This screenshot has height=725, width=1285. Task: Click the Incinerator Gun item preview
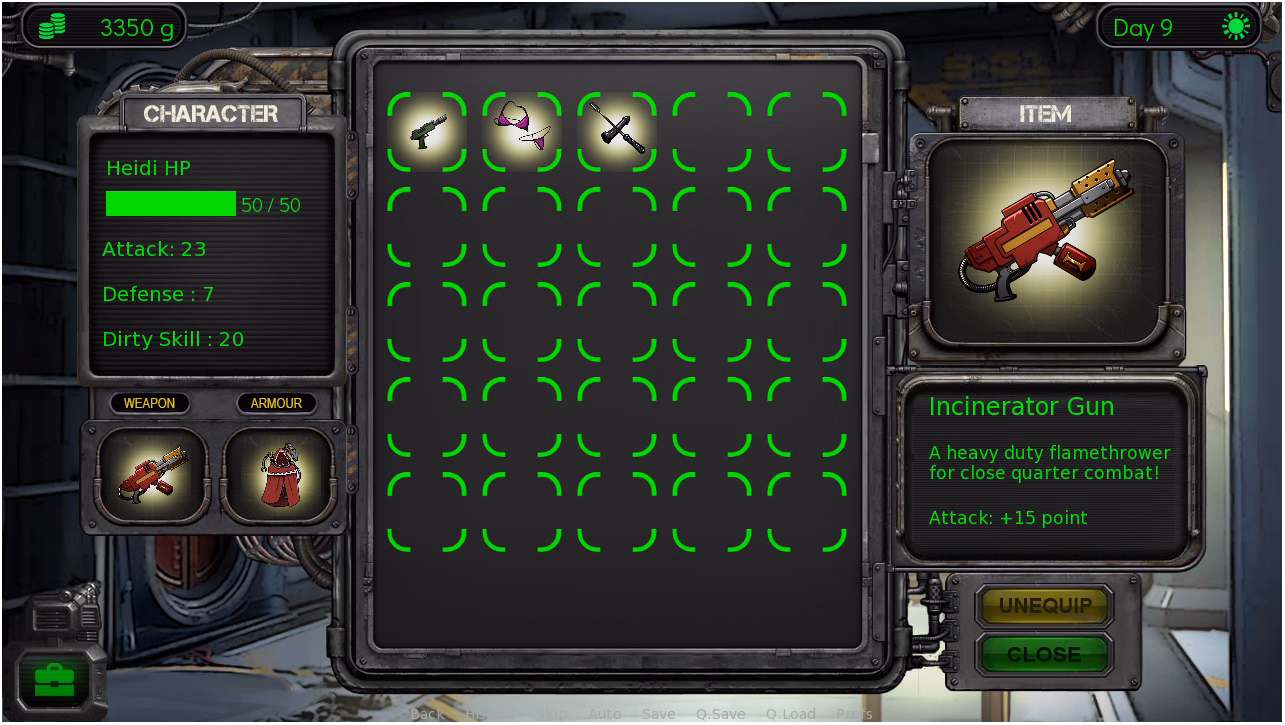[1047, 241]
